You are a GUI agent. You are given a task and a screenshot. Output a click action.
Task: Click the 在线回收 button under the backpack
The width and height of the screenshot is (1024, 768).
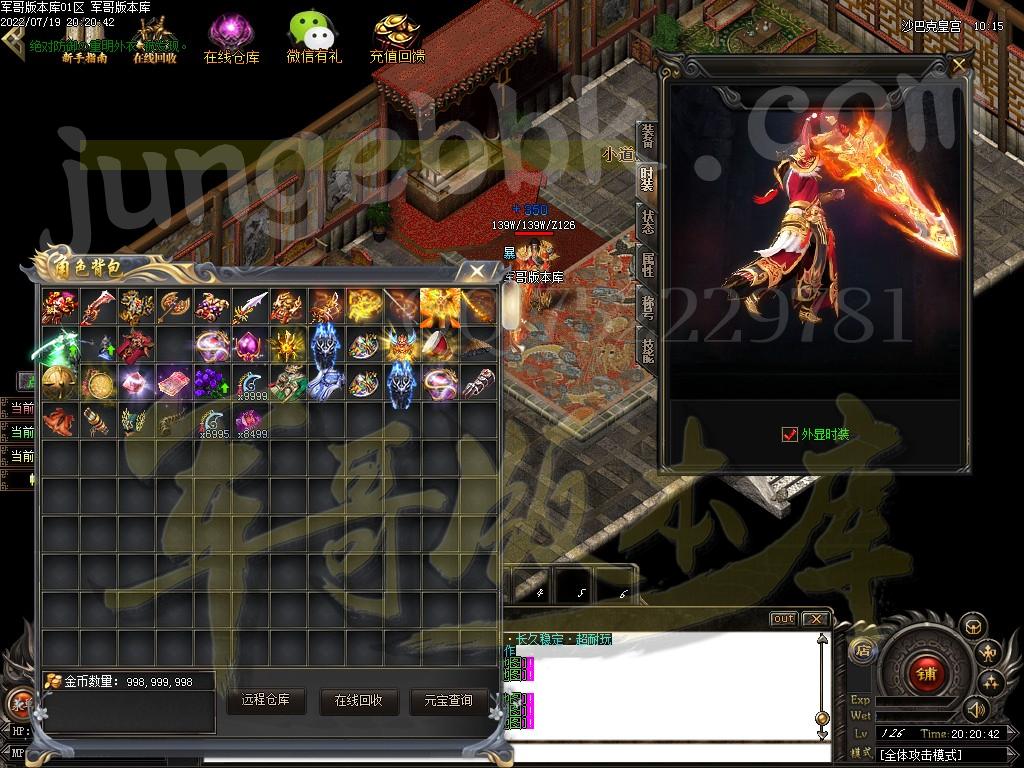pos(358,701)
